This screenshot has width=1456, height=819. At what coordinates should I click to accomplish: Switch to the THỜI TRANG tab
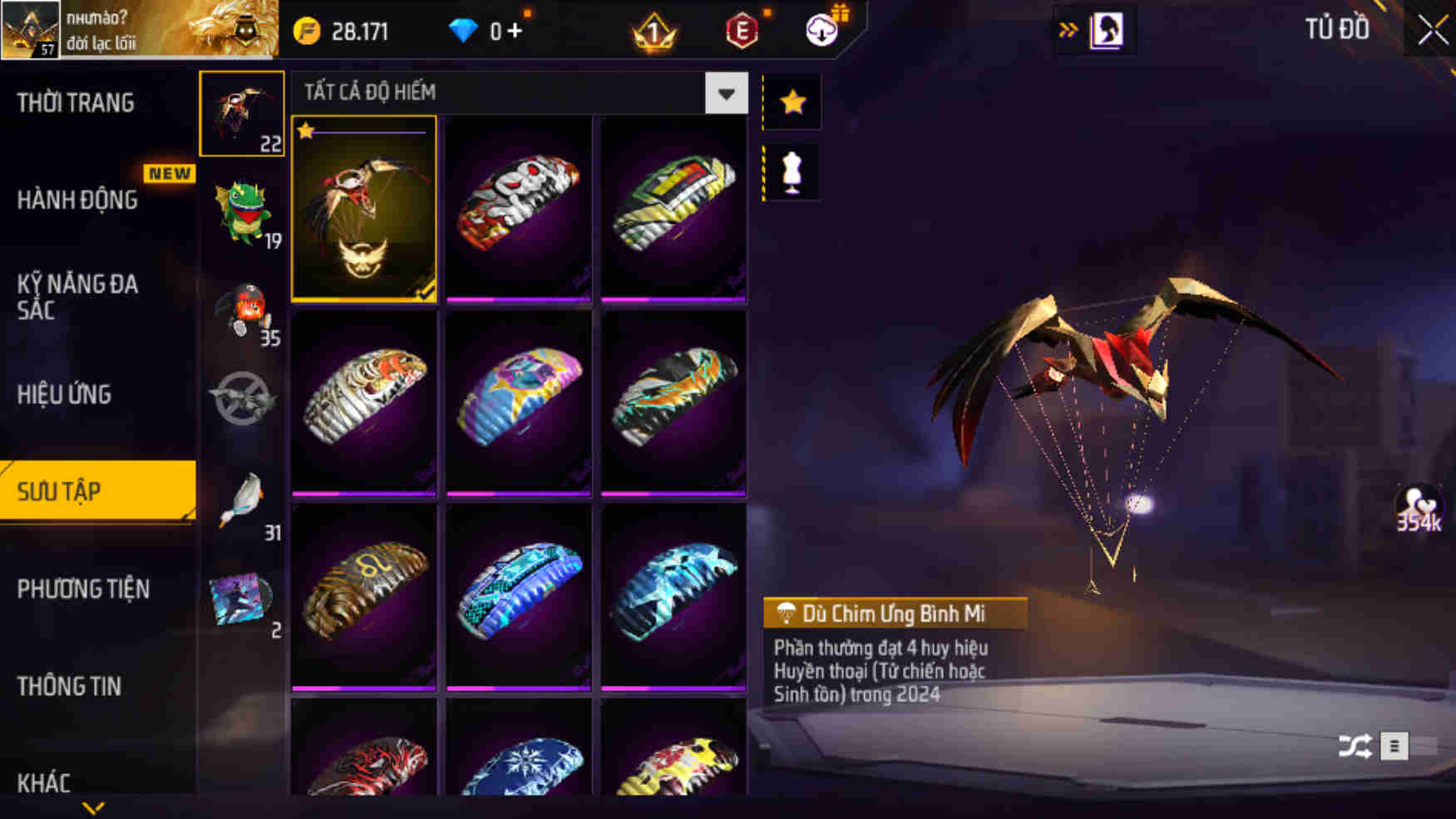[x=75, y=103]
